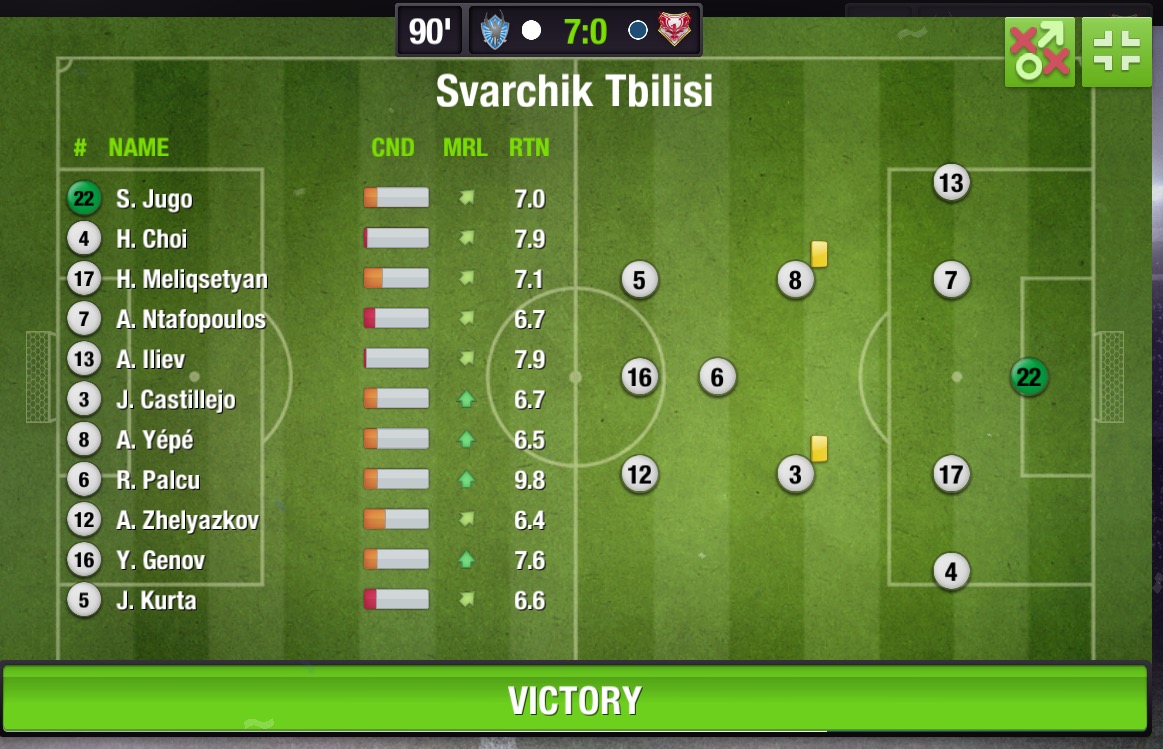Choose A. Yépé from the lineup

154,440
